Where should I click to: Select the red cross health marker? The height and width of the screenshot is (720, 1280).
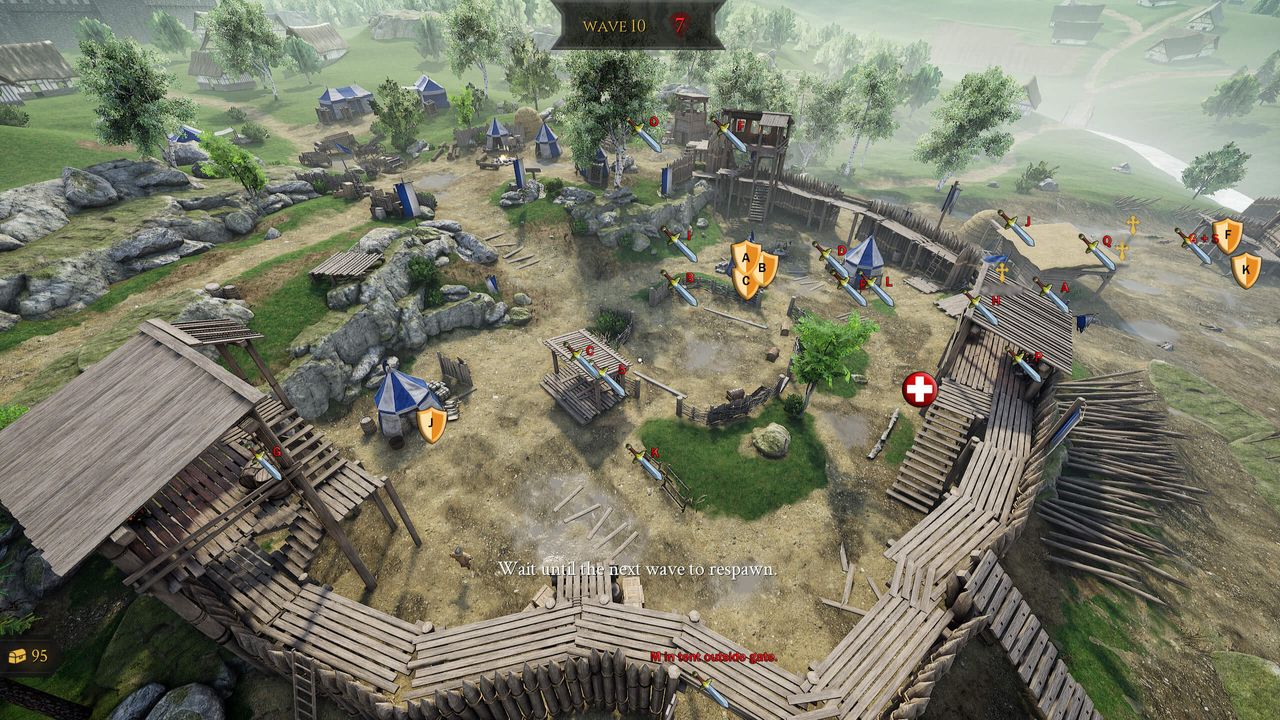[x=919, y=389]
